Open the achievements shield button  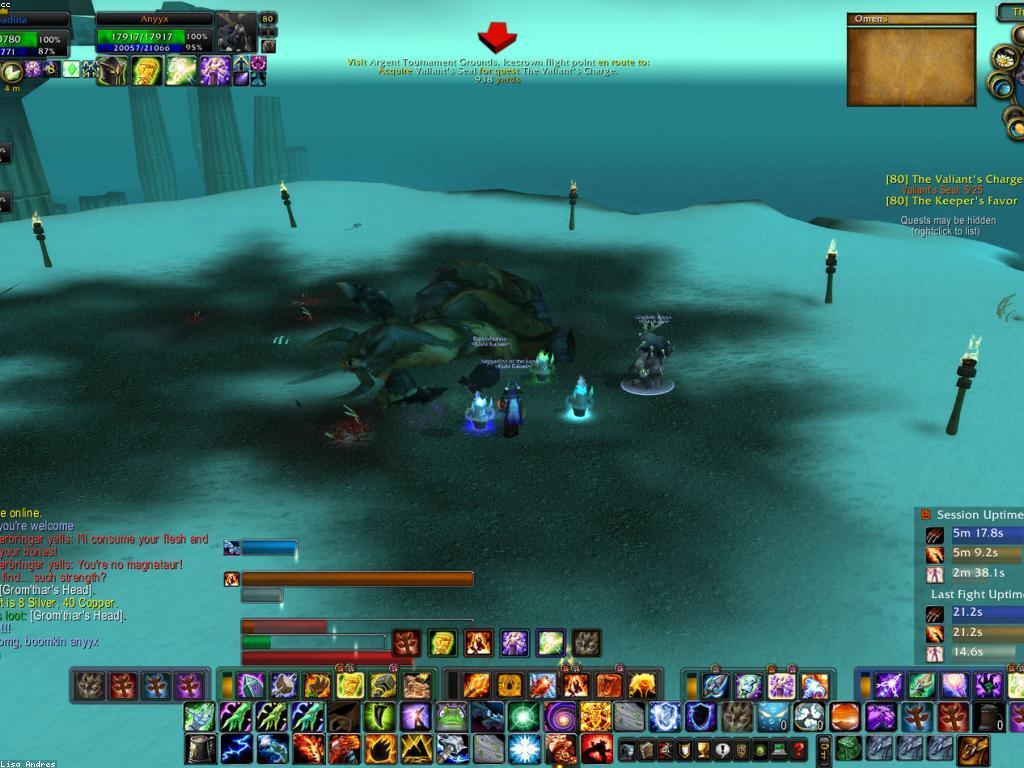[x=684, y=749]
